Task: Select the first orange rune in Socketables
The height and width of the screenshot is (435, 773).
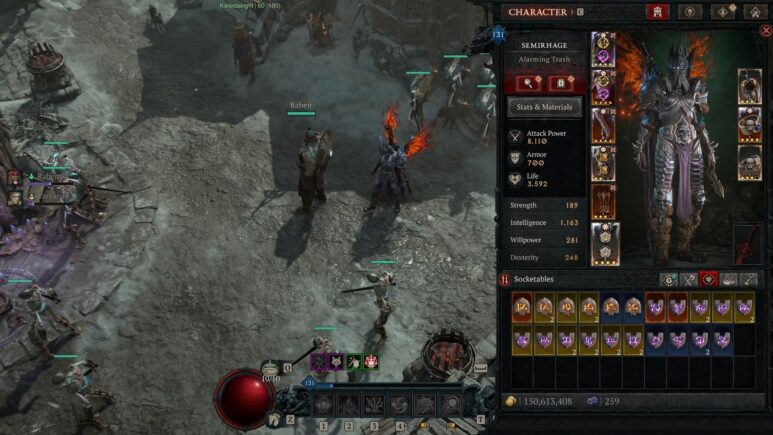Action: point(522,308)
